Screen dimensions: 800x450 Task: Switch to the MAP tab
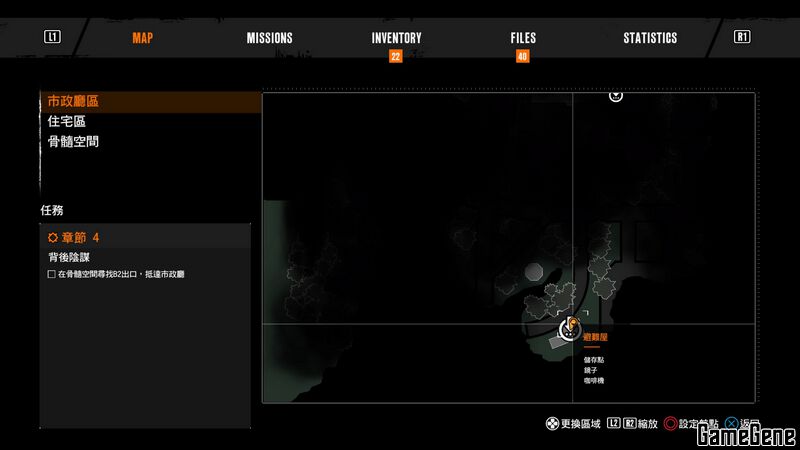coord(143,38)
